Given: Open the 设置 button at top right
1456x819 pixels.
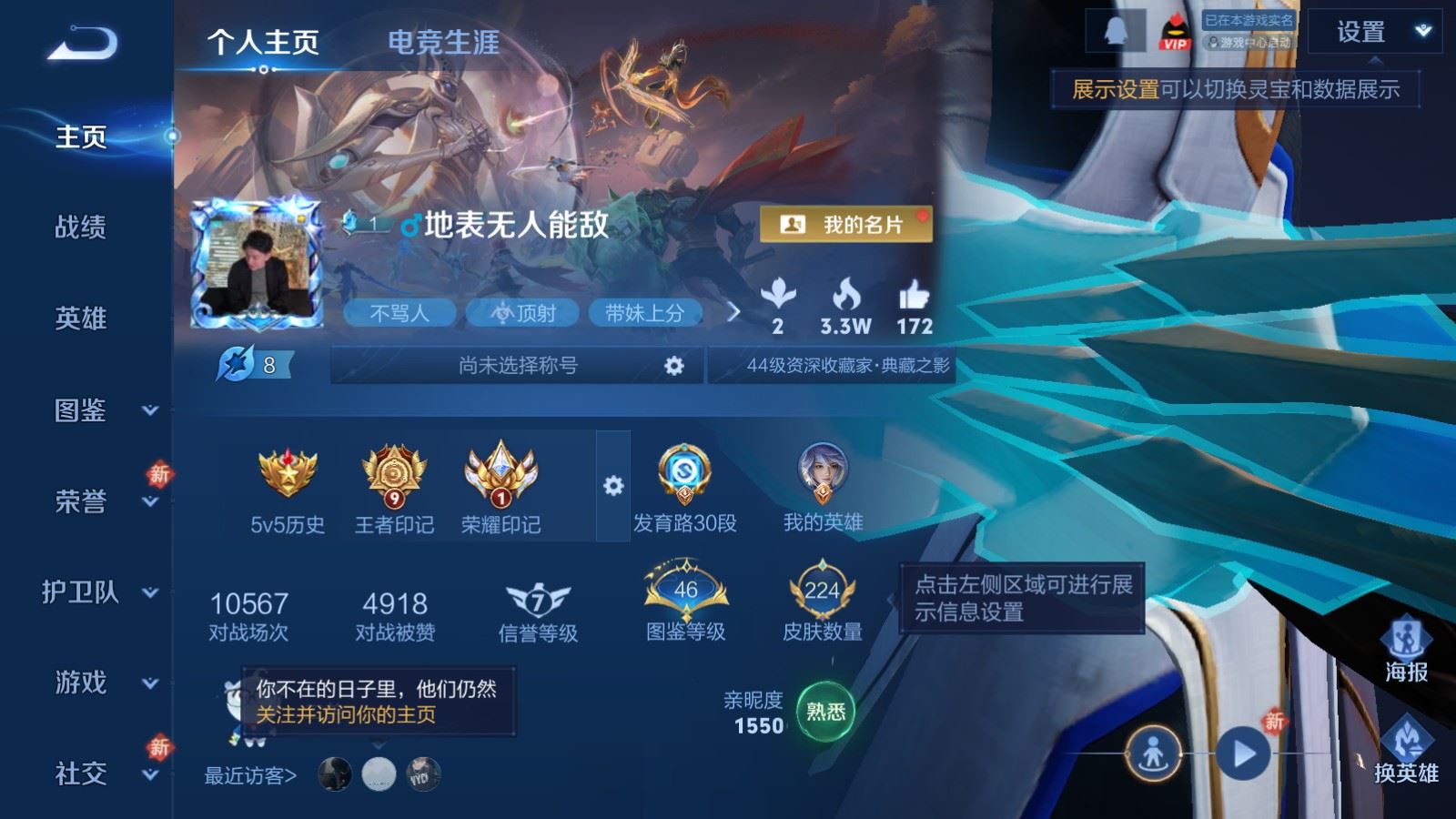Looking at the screenshot, I should (1361, 33).
